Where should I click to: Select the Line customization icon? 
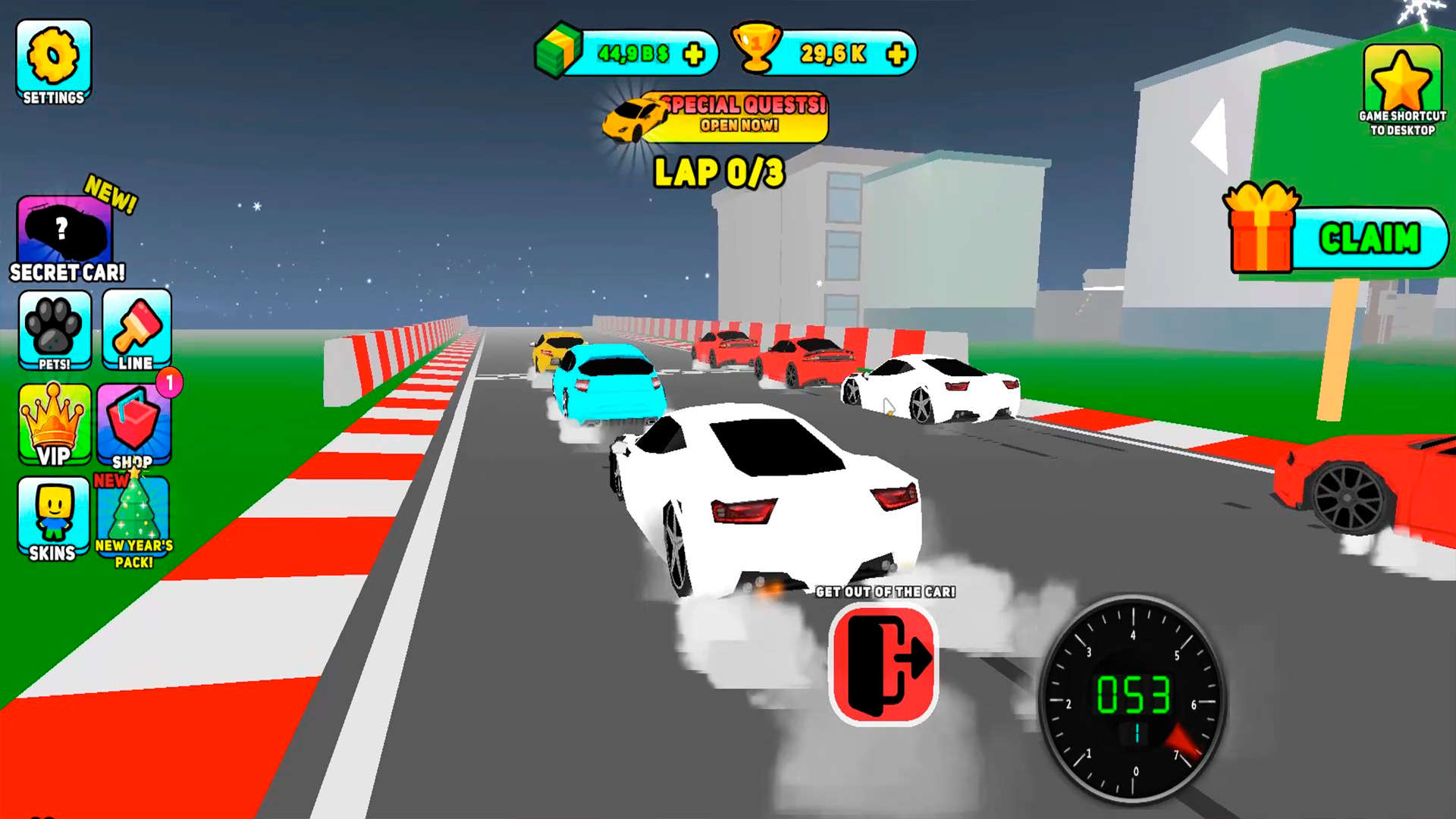tap(134, 330)
